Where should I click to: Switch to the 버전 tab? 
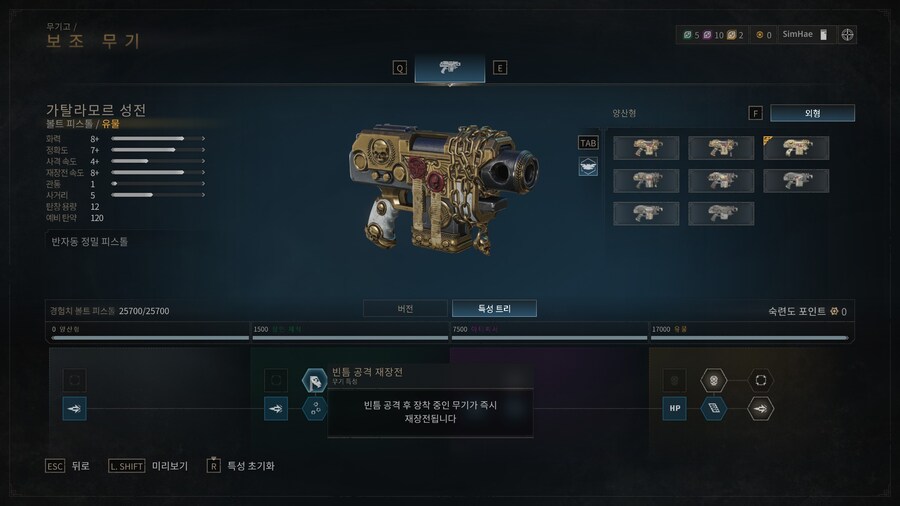pyautogui.click(x=405, y=308)
